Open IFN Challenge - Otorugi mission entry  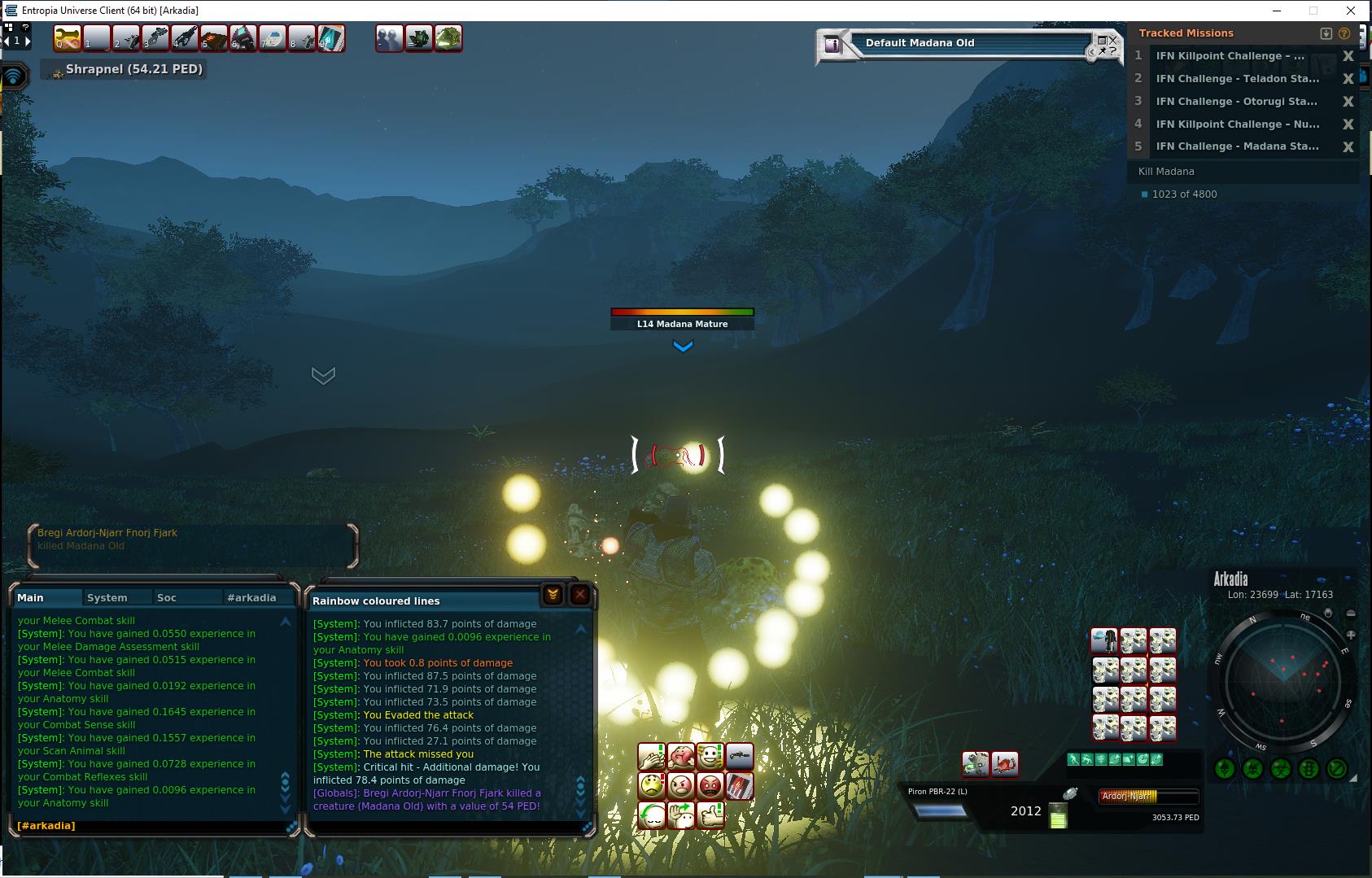[x=1237, y=102]
